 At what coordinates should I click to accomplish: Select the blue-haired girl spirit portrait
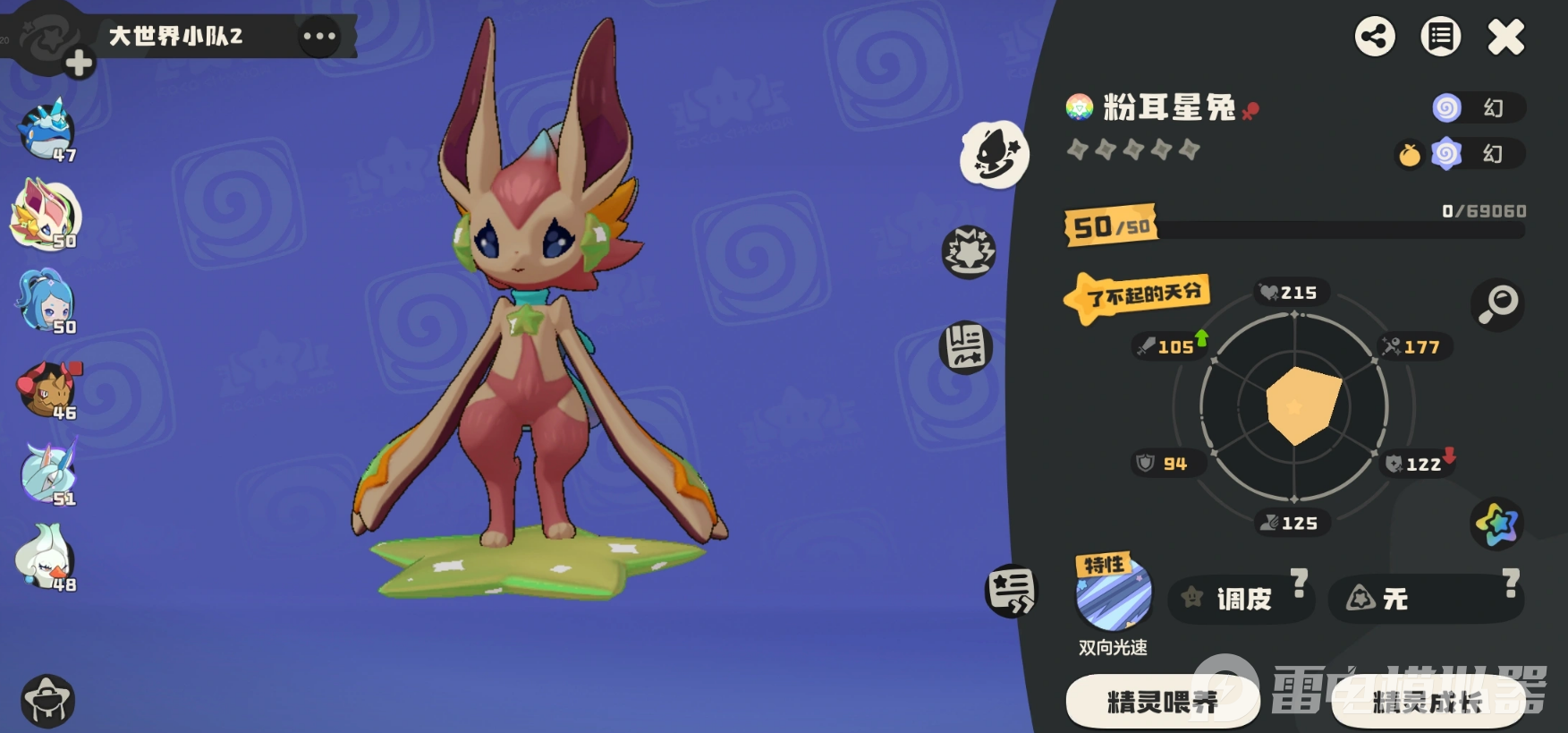[45, 302]
